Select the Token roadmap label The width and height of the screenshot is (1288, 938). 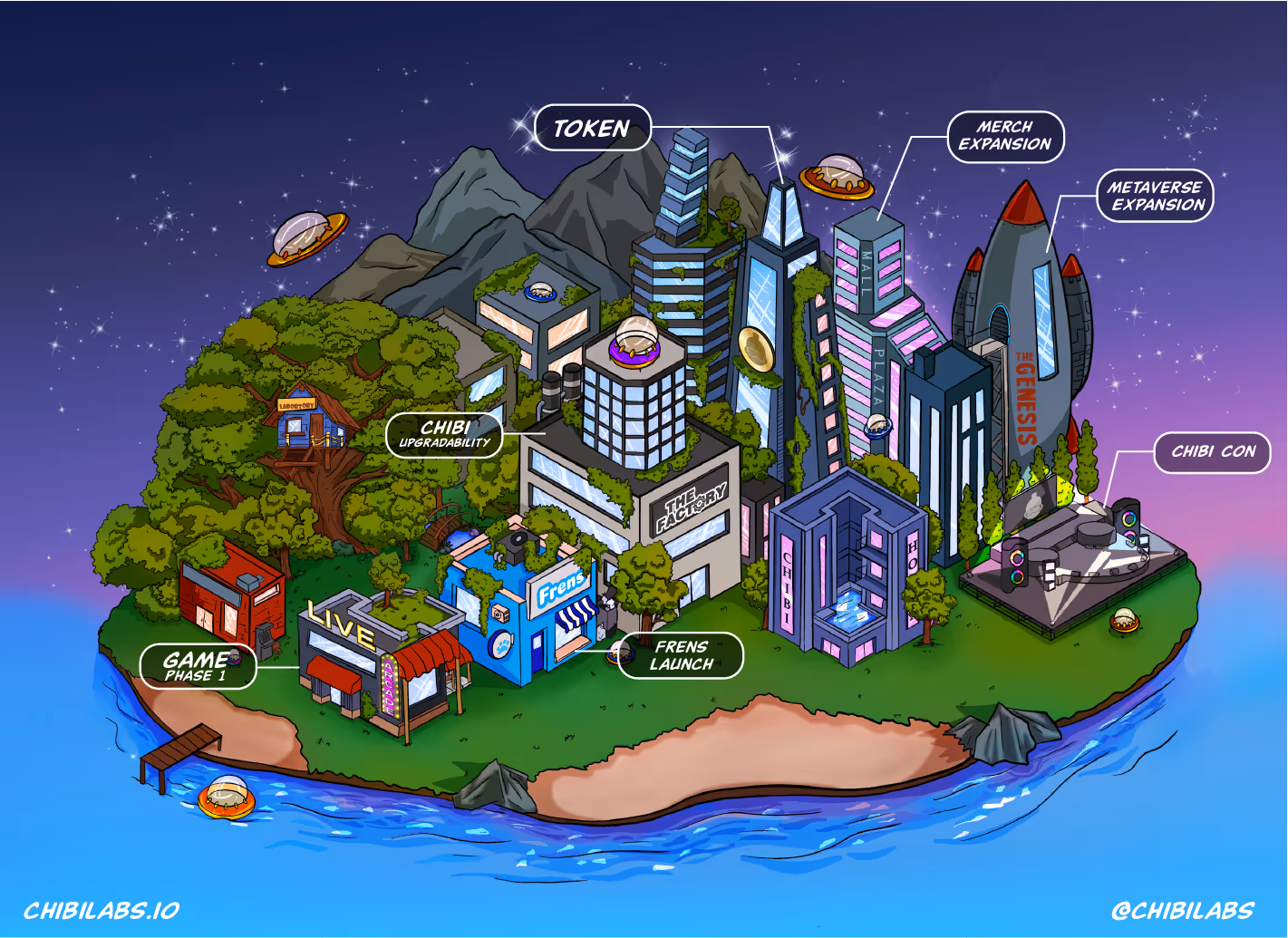coord(593,129)
